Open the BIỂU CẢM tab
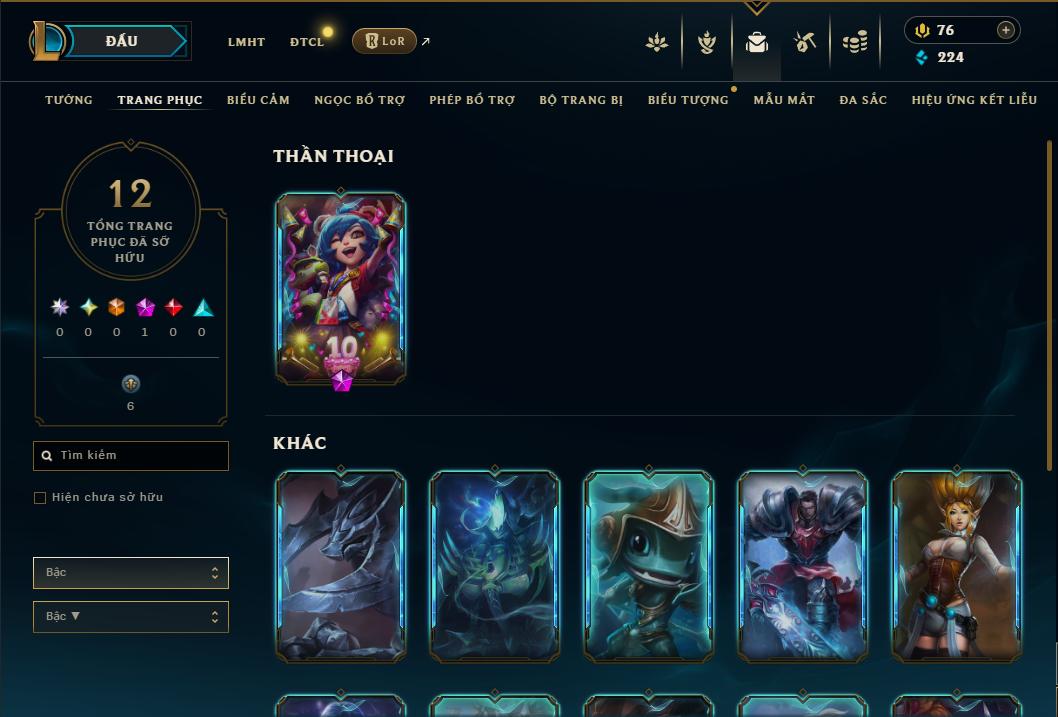1058x717 pixels. pos(258,100)
